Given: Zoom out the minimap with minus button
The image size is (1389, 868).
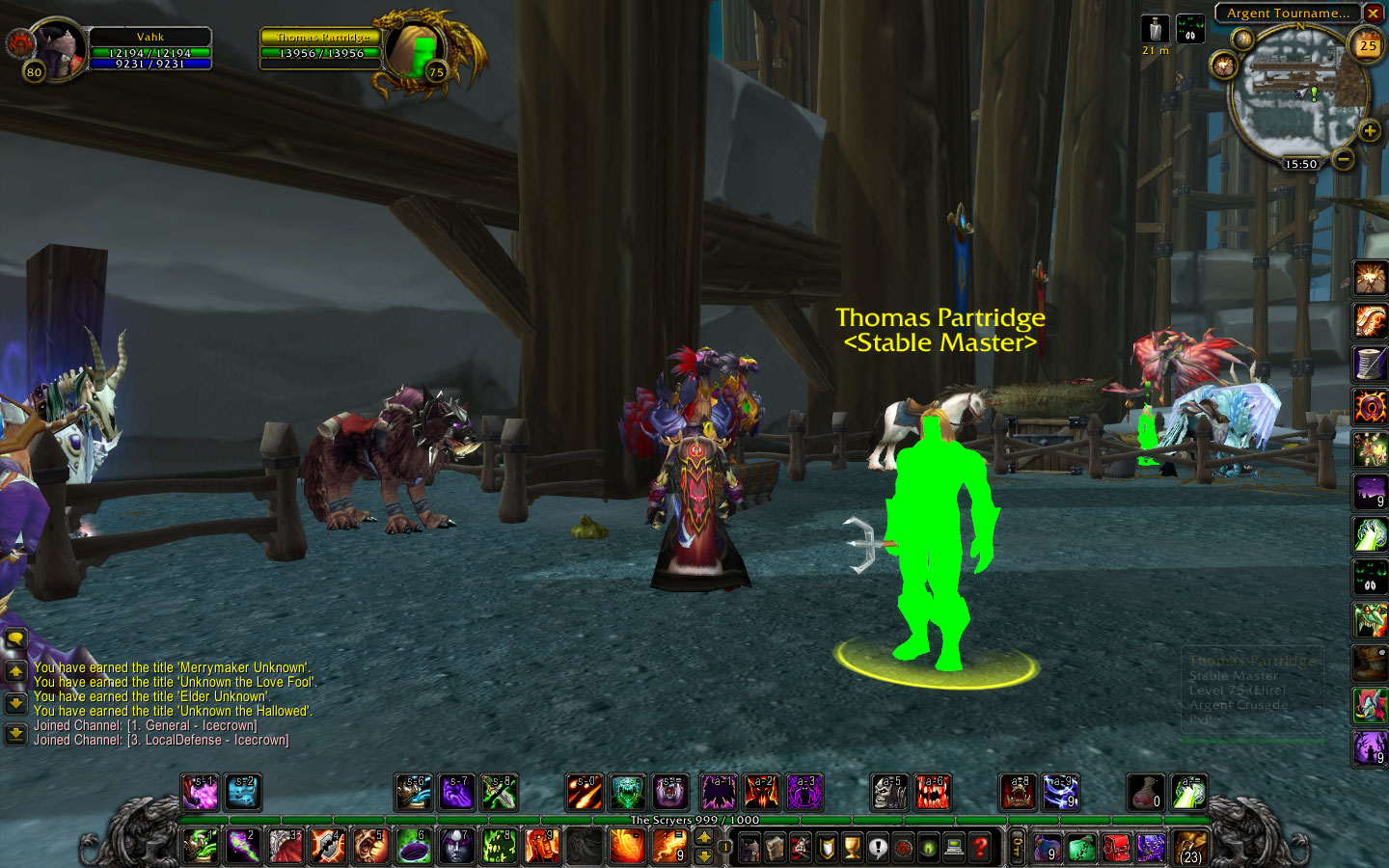Looking at the screenshot, I should 1344,158.
